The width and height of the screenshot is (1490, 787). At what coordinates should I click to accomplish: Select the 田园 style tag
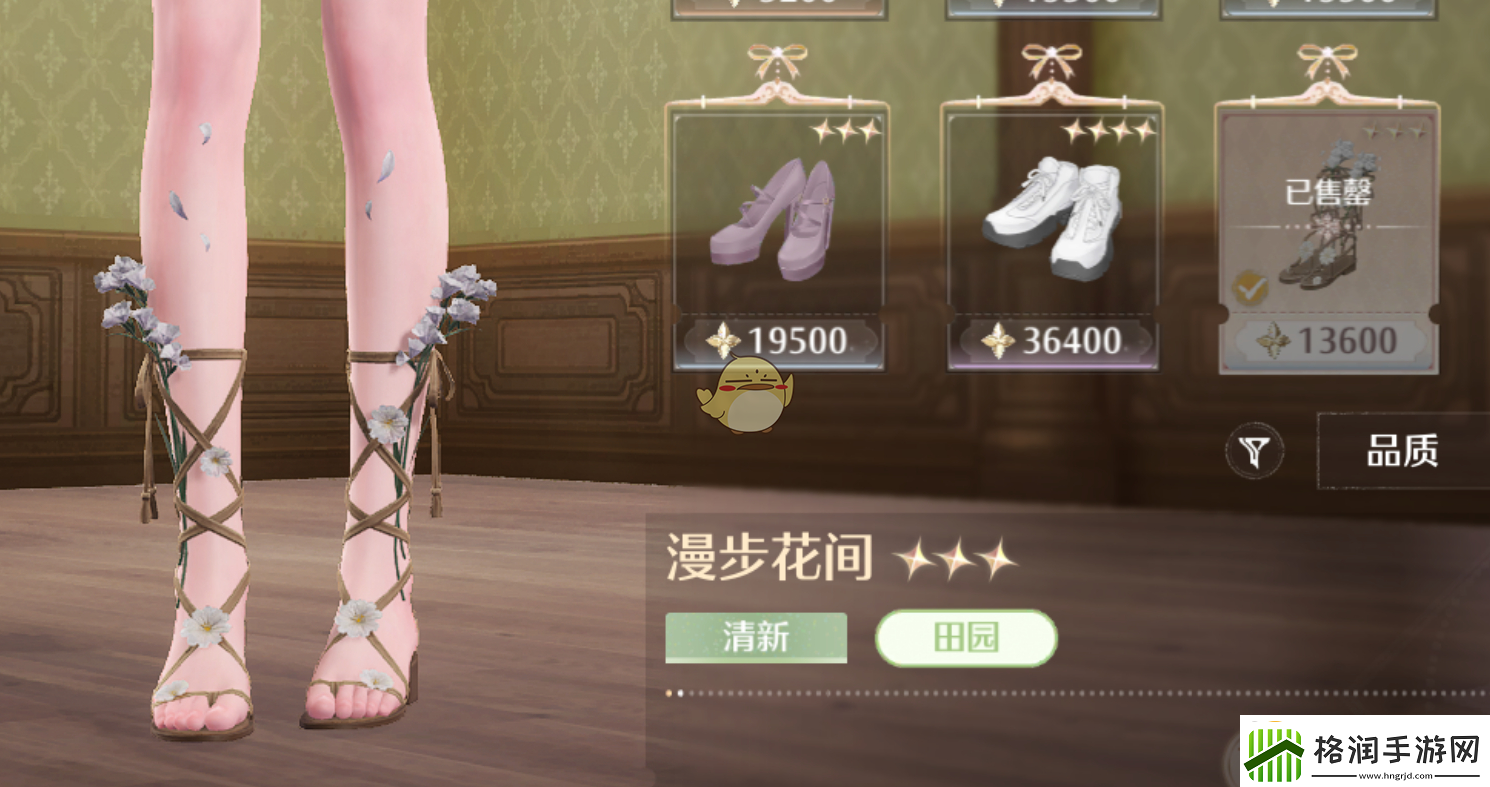965,637
